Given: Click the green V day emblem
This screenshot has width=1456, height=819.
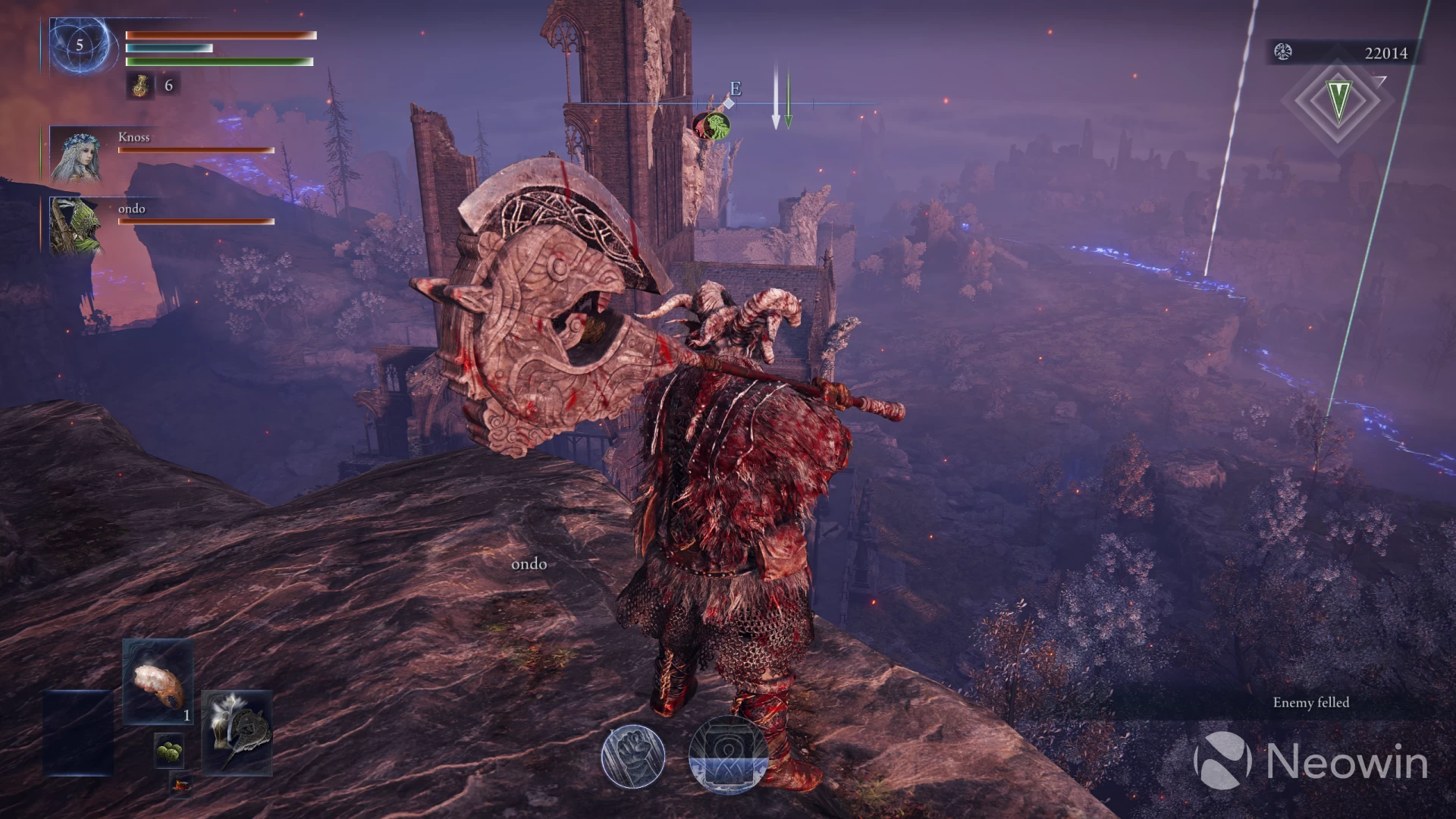Looking at the screenshot, I should (x=1338, y=100).
